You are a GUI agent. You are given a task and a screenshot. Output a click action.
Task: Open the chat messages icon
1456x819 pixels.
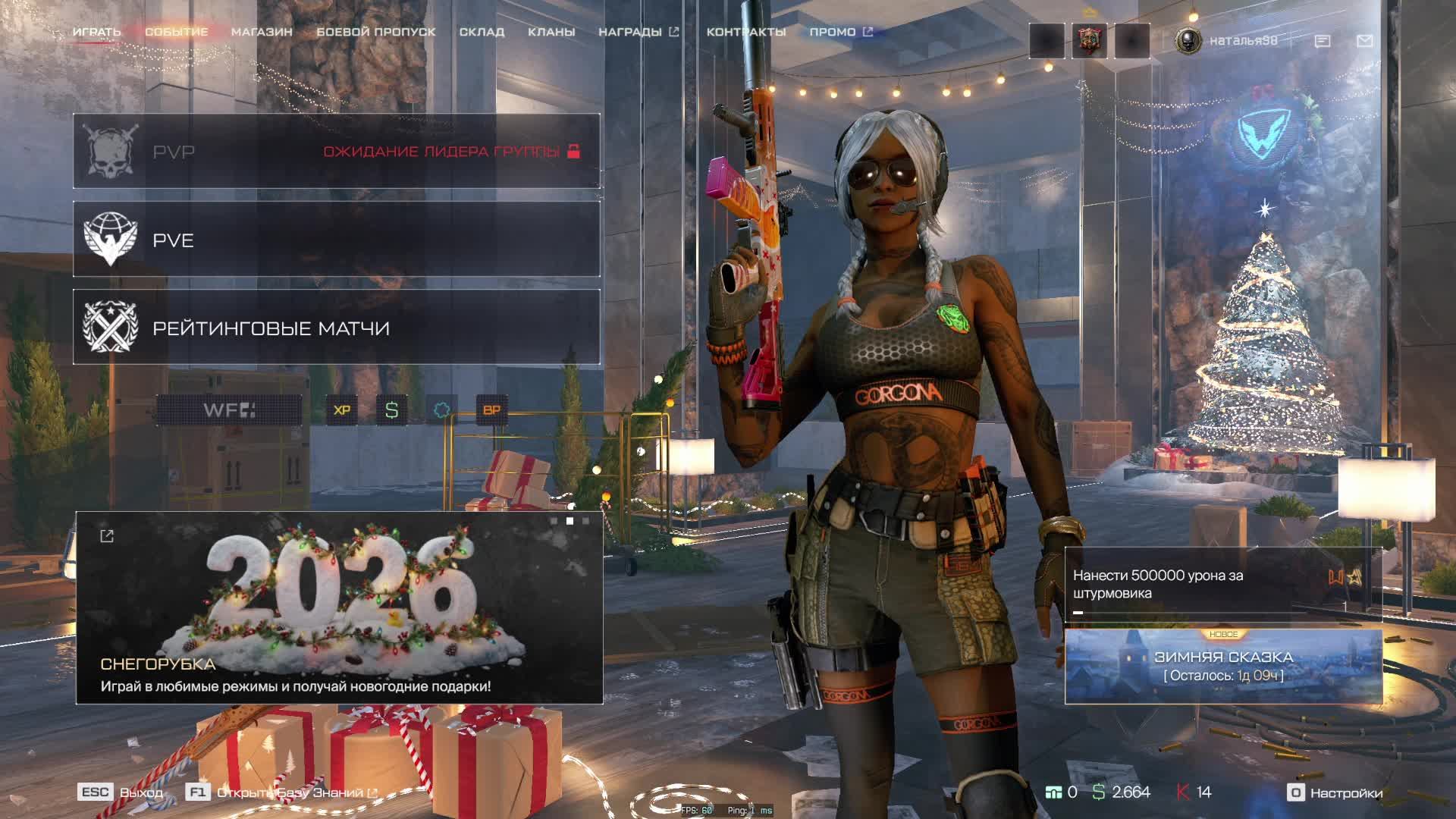(1322, 41)
